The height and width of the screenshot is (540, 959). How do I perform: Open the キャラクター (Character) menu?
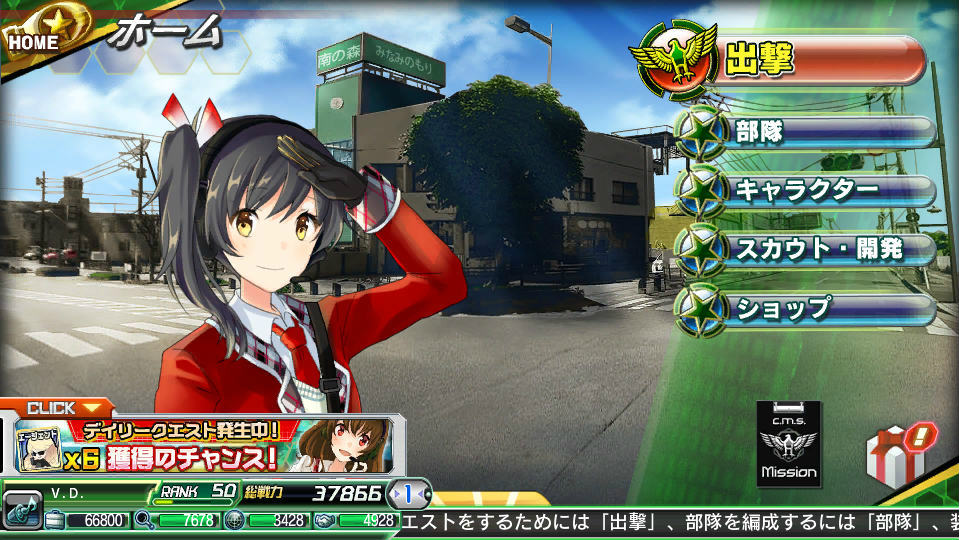point(805,189)
